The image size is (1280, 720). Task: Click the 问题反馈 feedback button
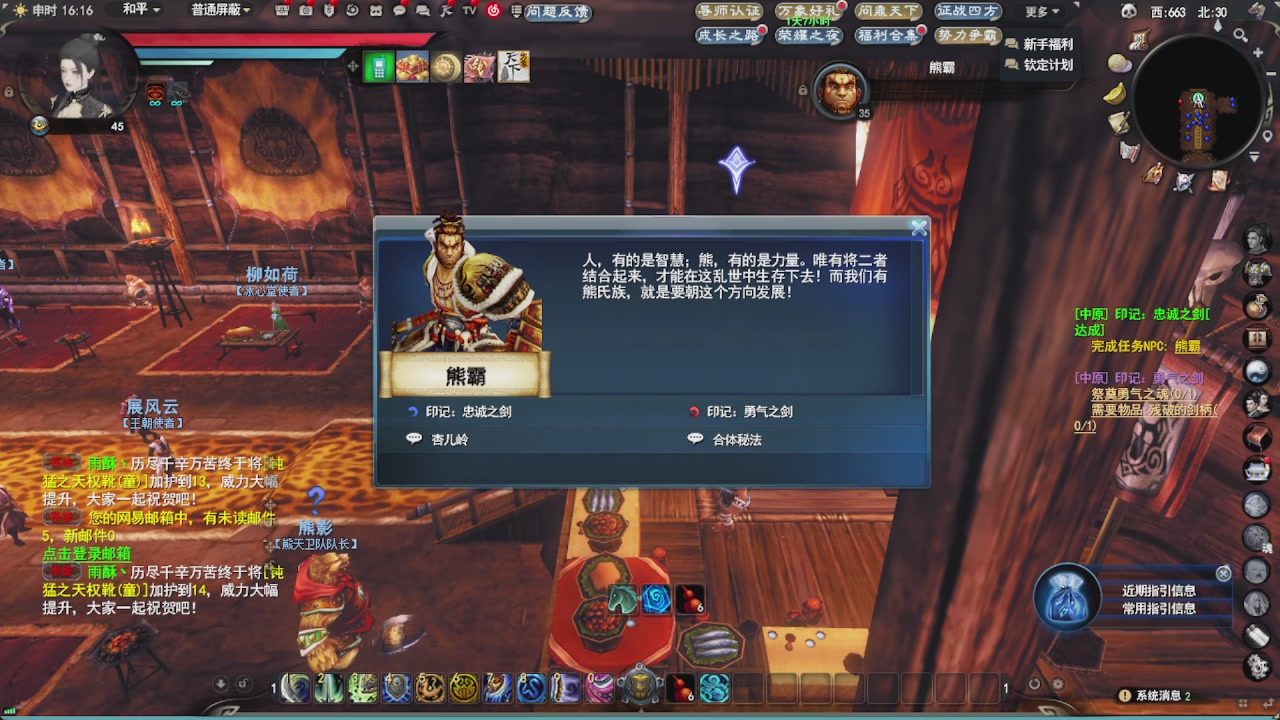[554, 12]
